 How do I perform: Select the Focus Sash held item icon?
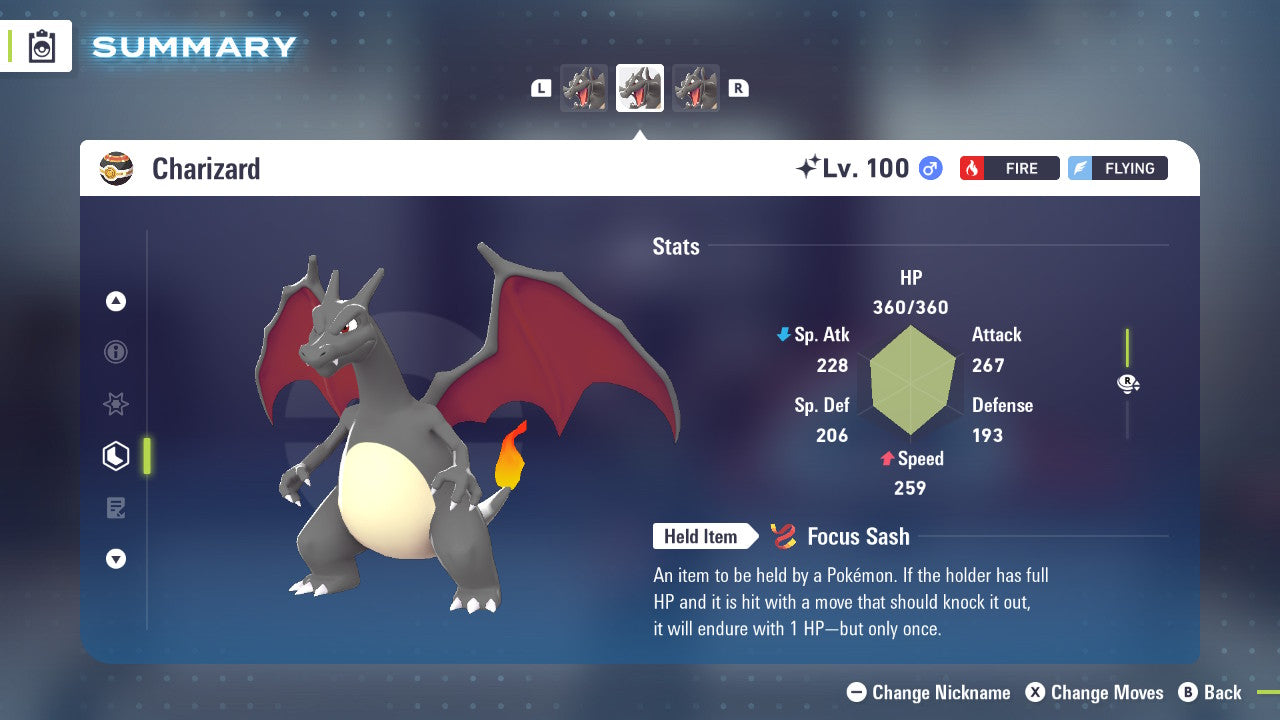[x=784, y=536]
